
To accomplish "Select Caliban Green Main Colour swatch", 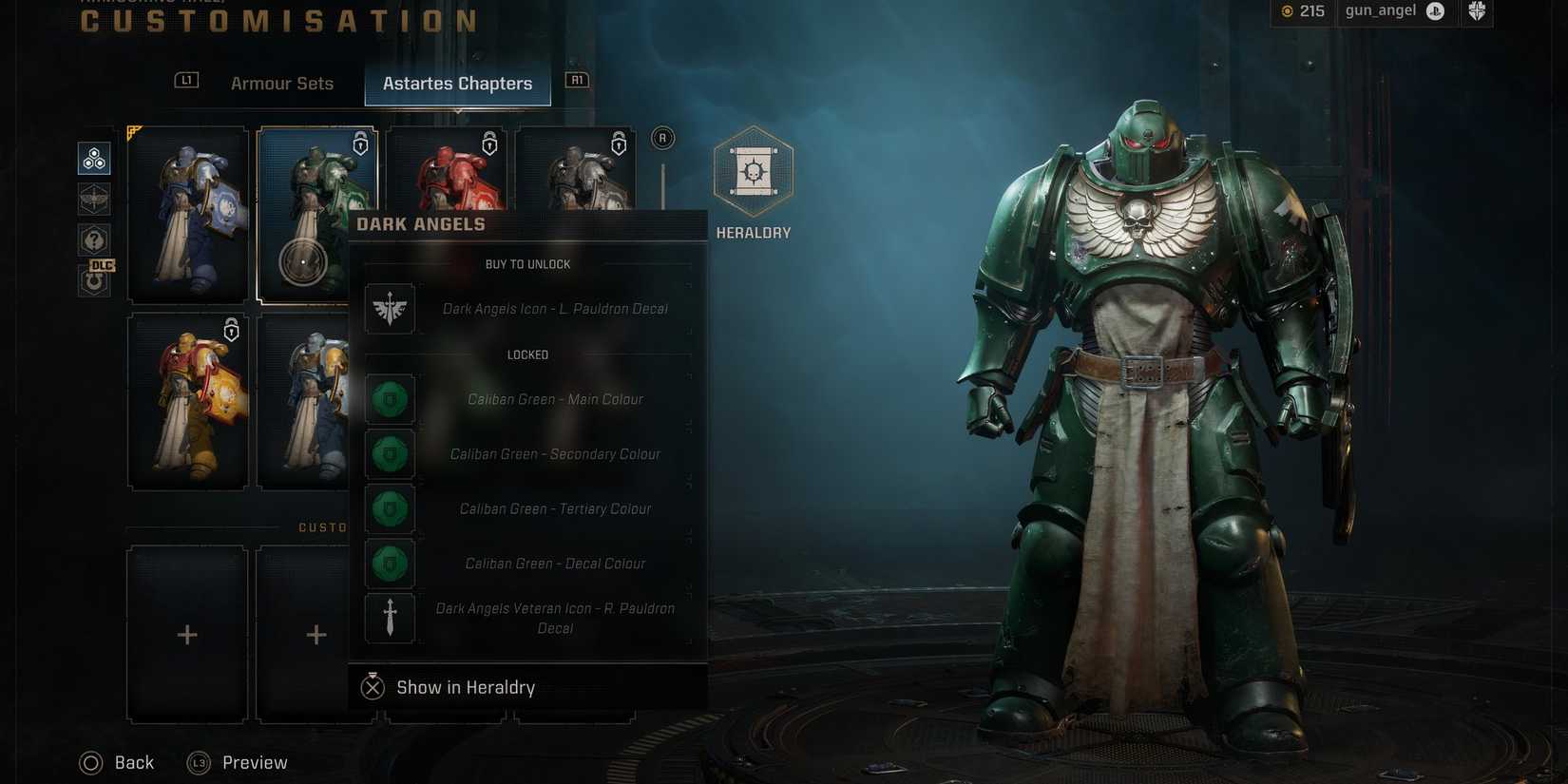I will click(390, 399).
